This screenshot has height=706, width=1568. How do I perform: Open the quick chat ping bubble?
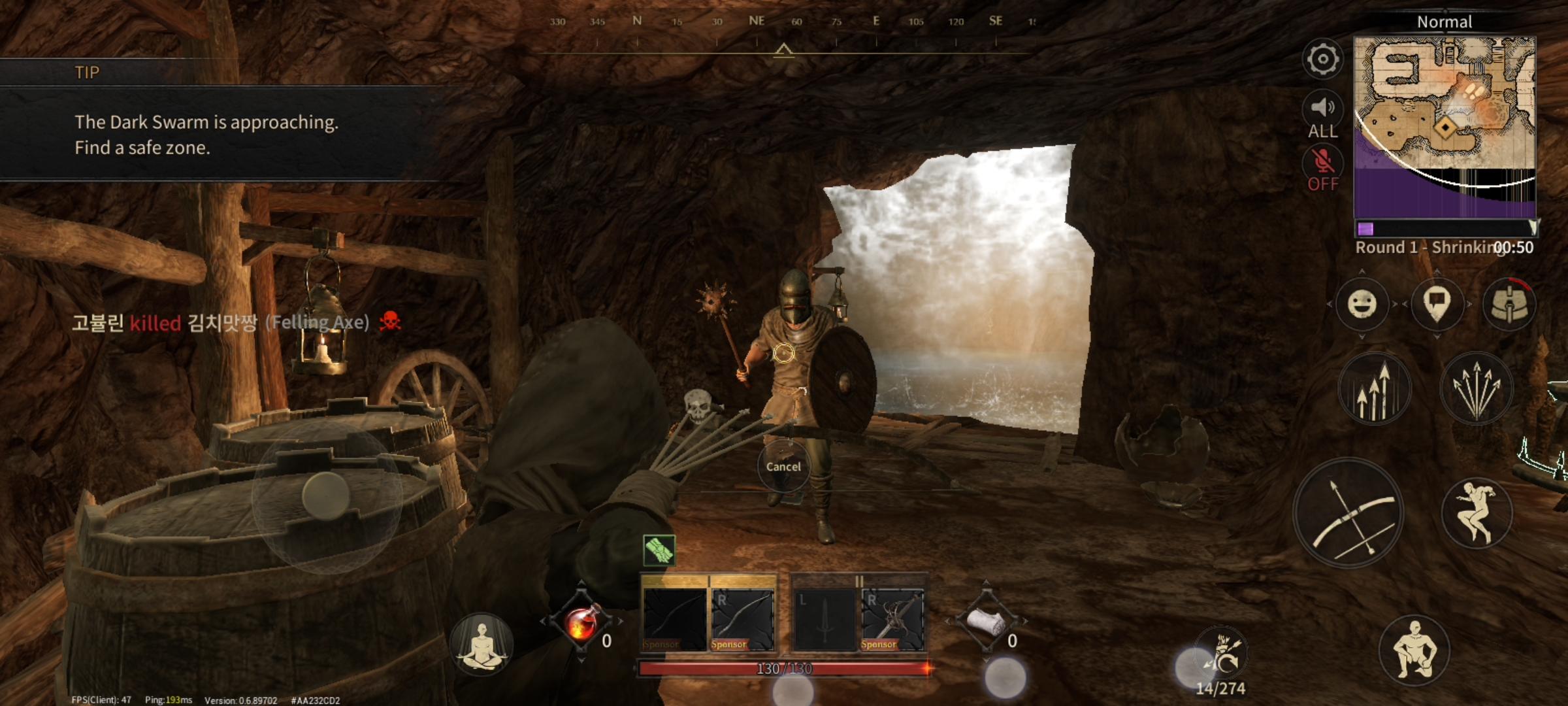pyautogui.click(x=1436, y=304)
